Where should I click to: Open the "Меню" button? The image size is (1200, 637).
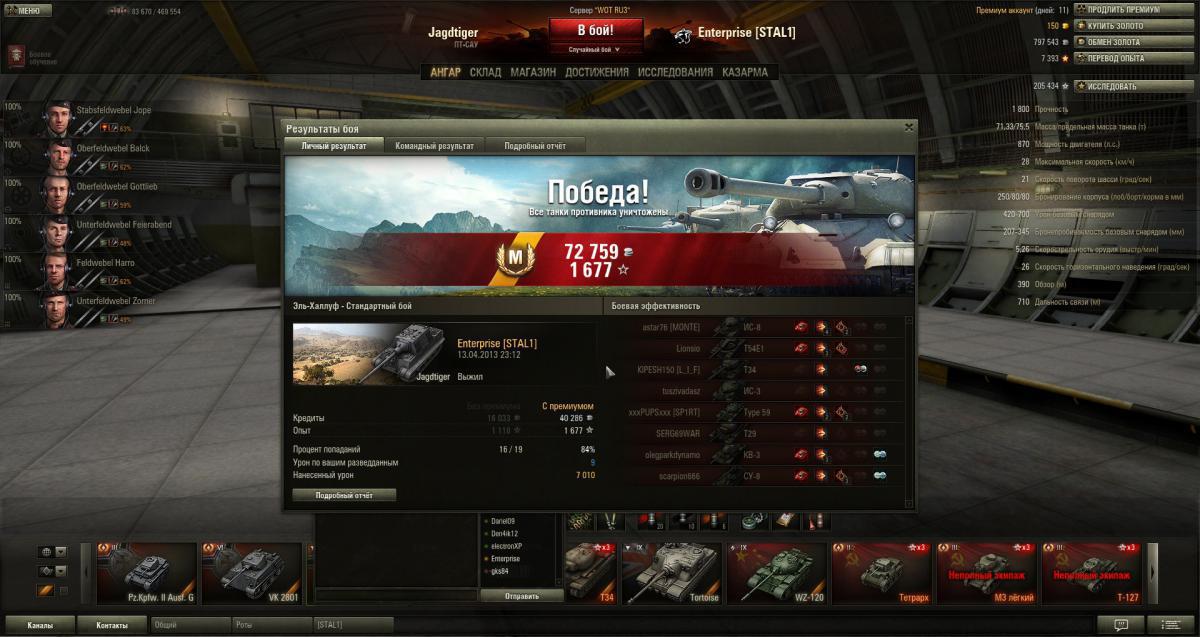pos(25,10)
